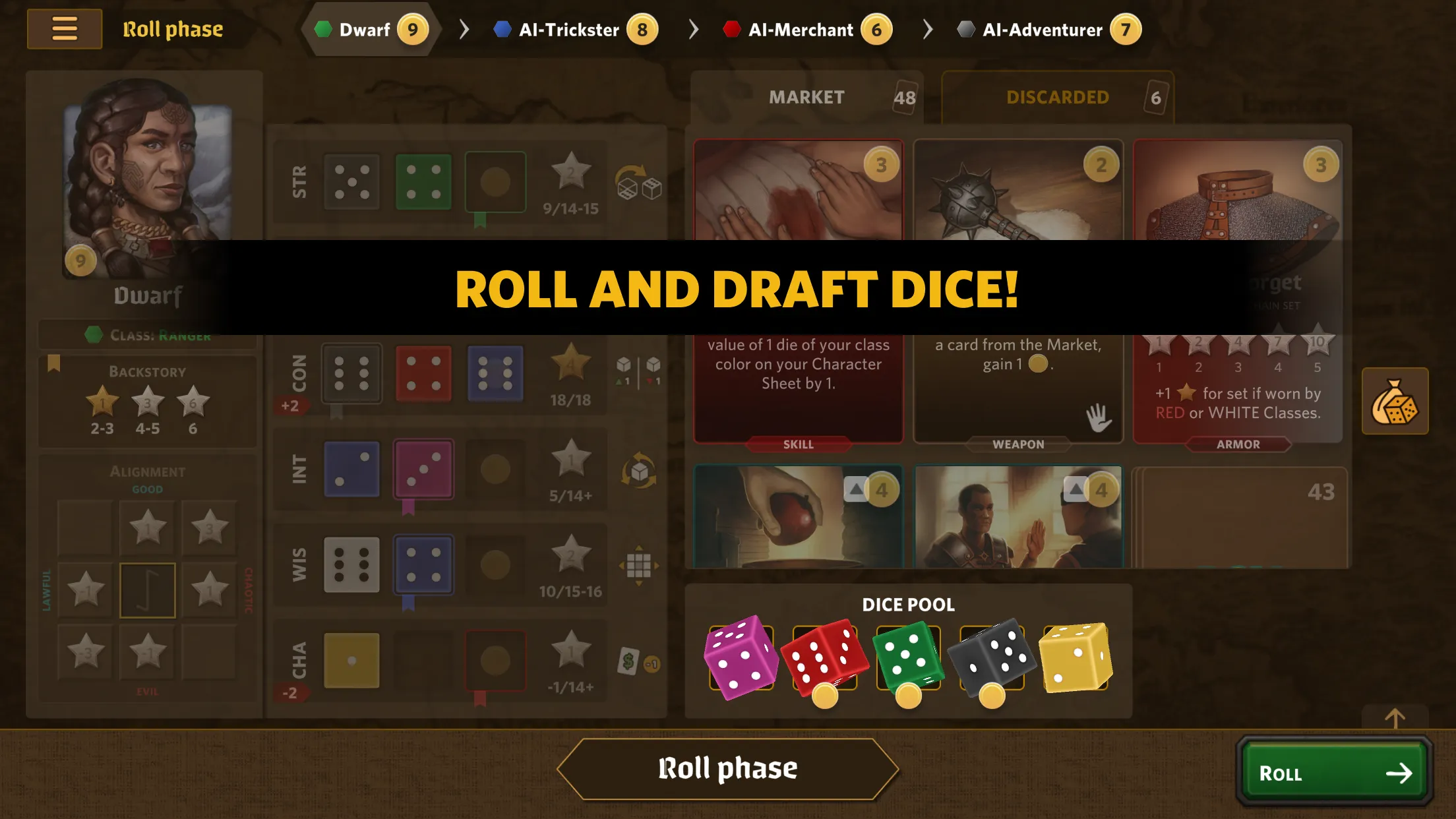The image size is (1456, 819).
Task: Select the apple card in the market
Action: [x=798, y=516]
